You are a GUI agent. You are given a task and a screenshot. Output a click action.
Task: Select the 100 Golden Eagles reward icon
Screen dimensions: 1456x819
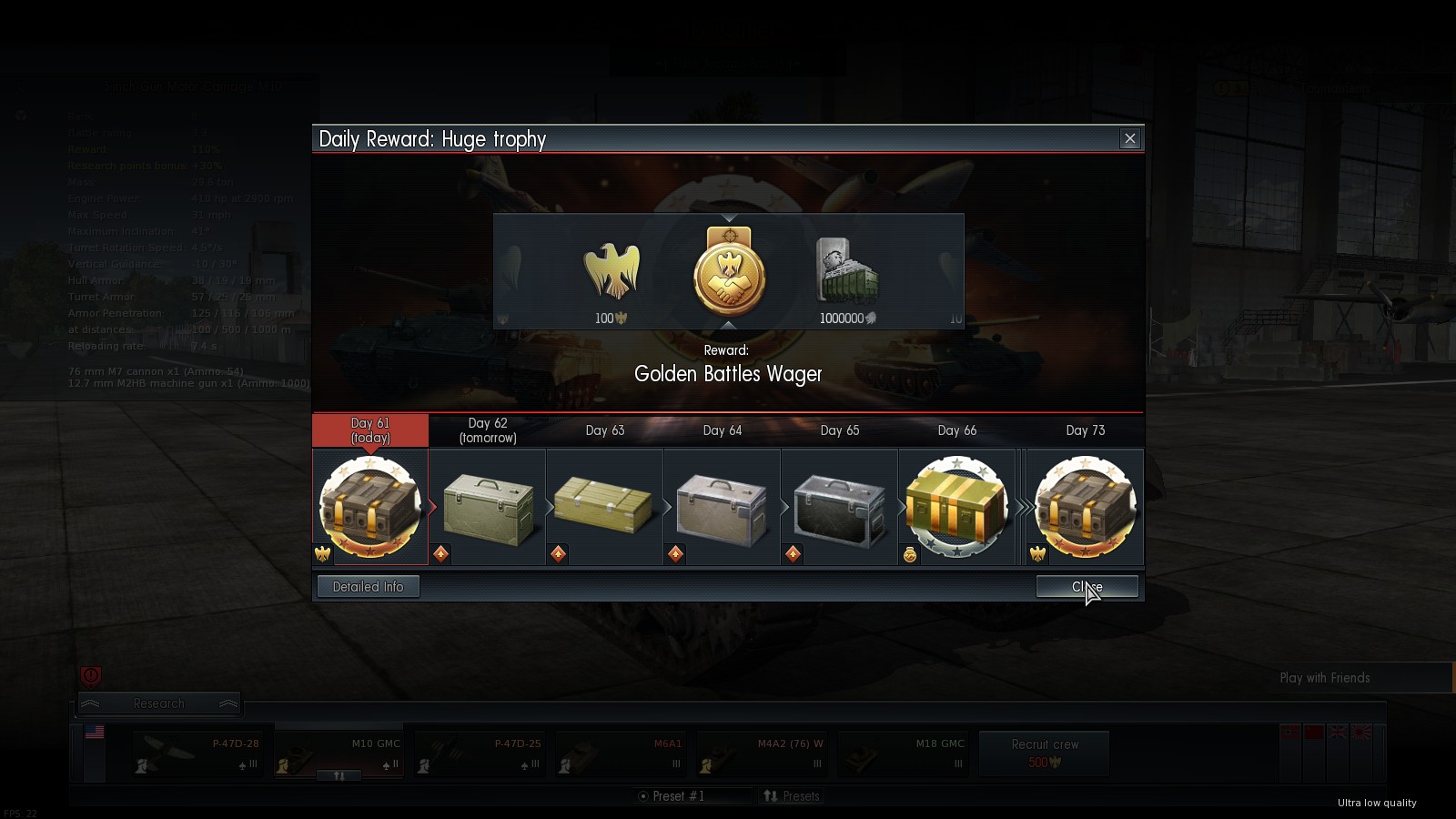tap(611, 273)
